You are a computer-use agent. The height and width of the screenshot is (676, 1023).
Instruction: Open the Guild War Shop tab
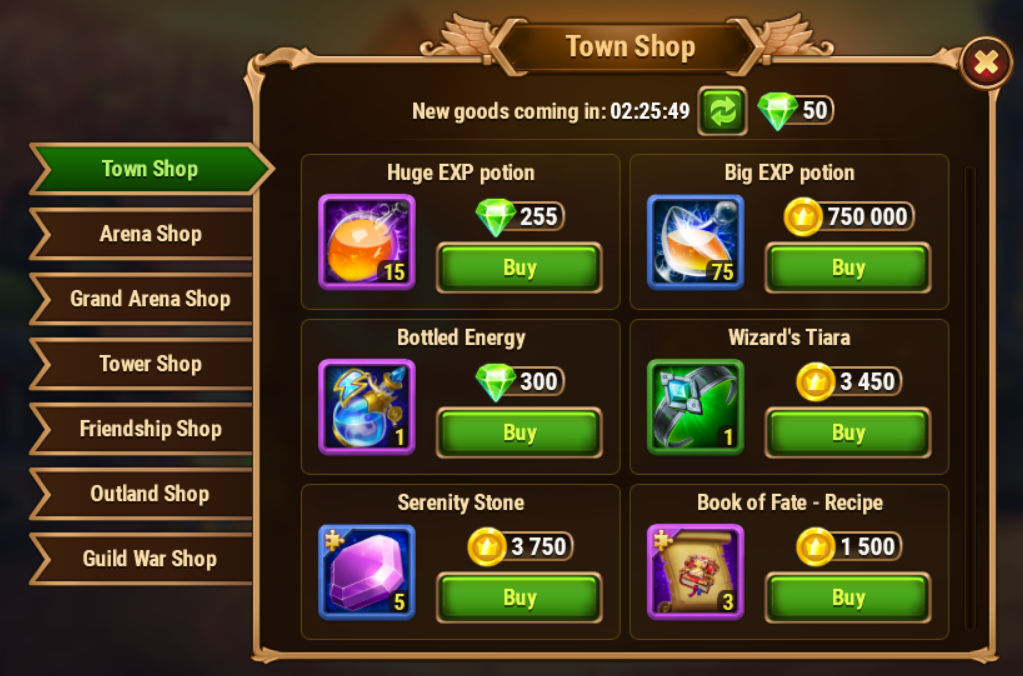(150, 559)
